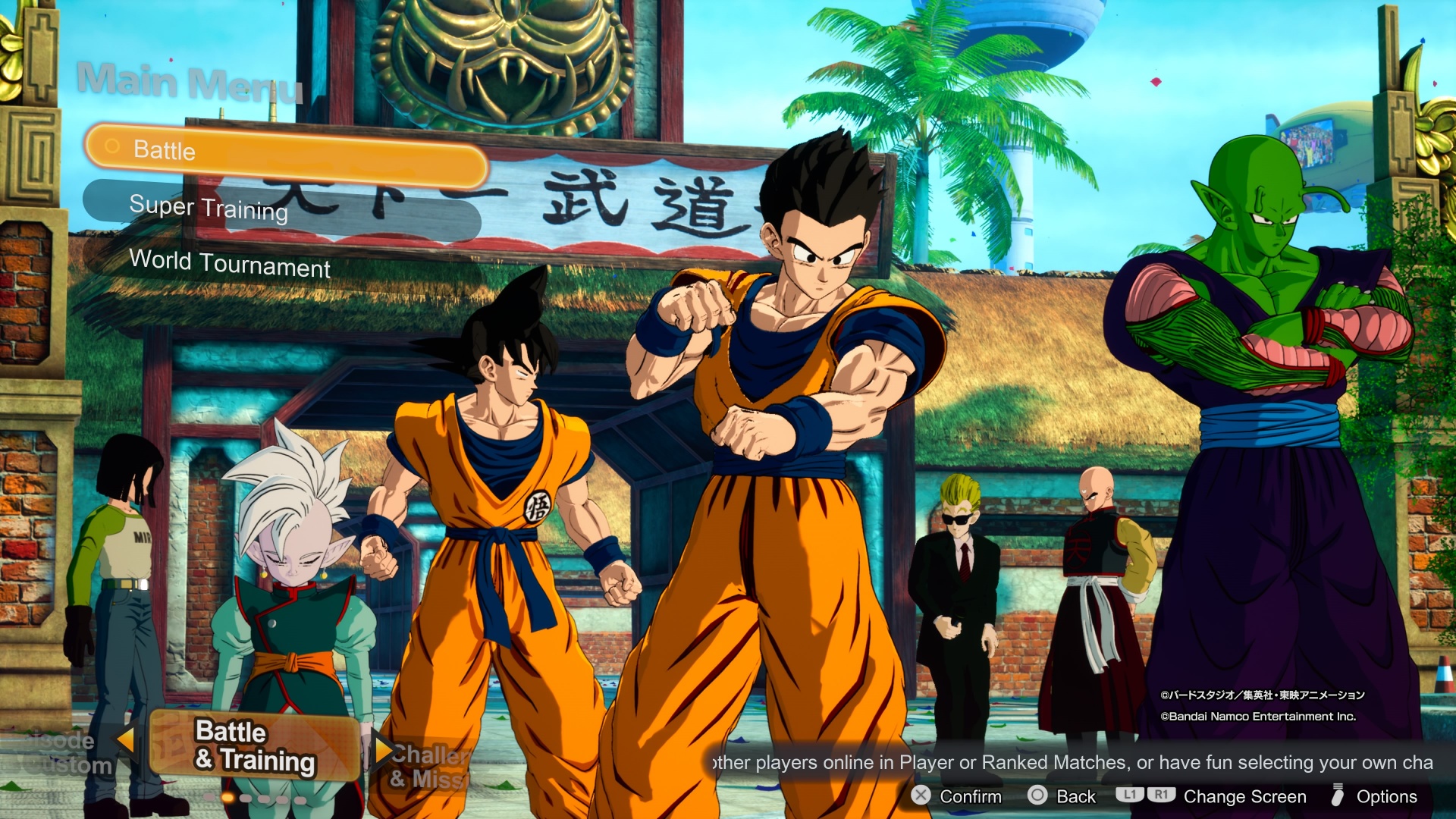Open Super Training mode
The width and height of the screenshot is (1456, 819).
[281, 209]
